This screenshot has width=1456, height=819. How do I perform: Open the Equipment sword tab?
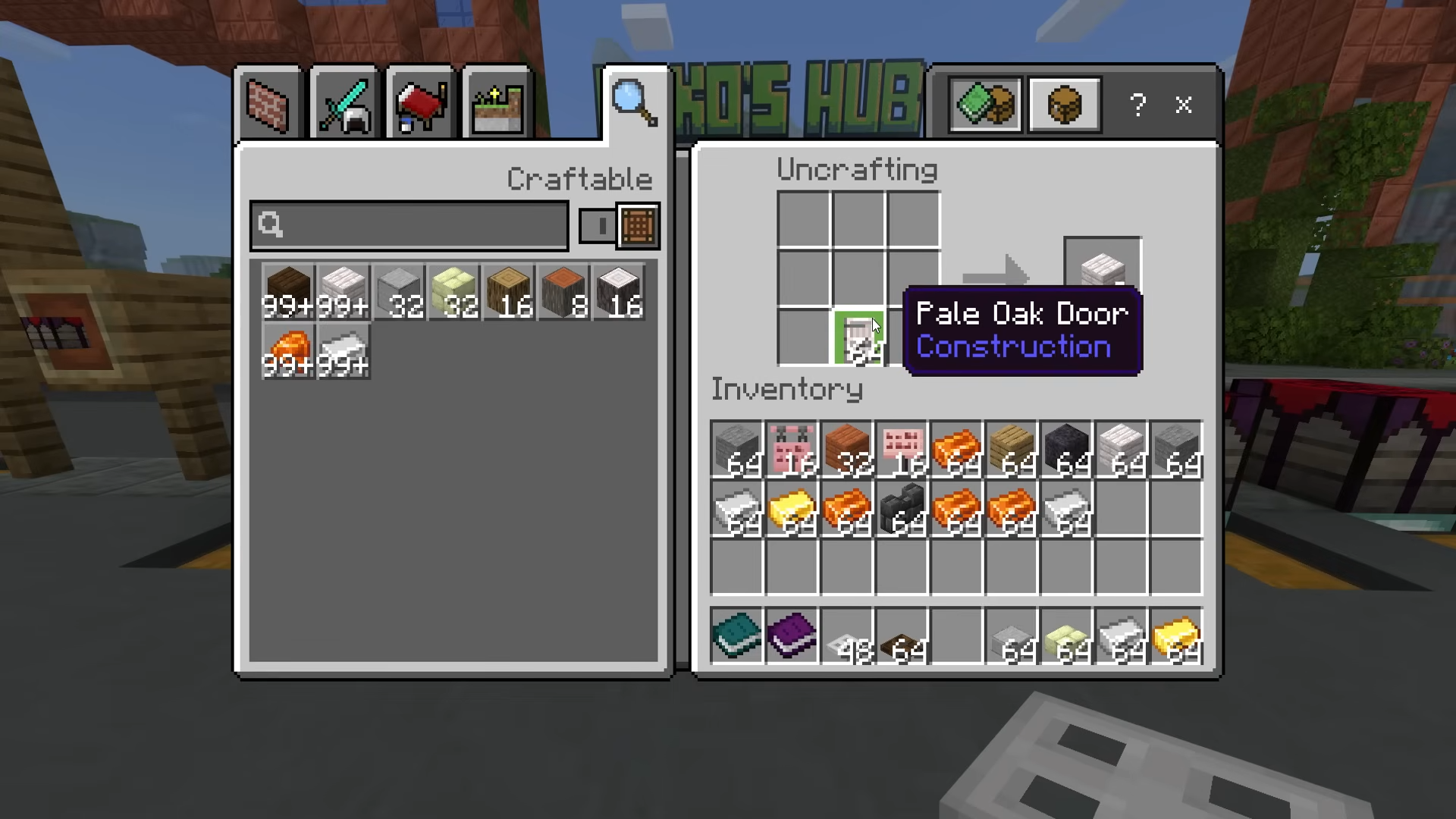(x=344, y=105)
